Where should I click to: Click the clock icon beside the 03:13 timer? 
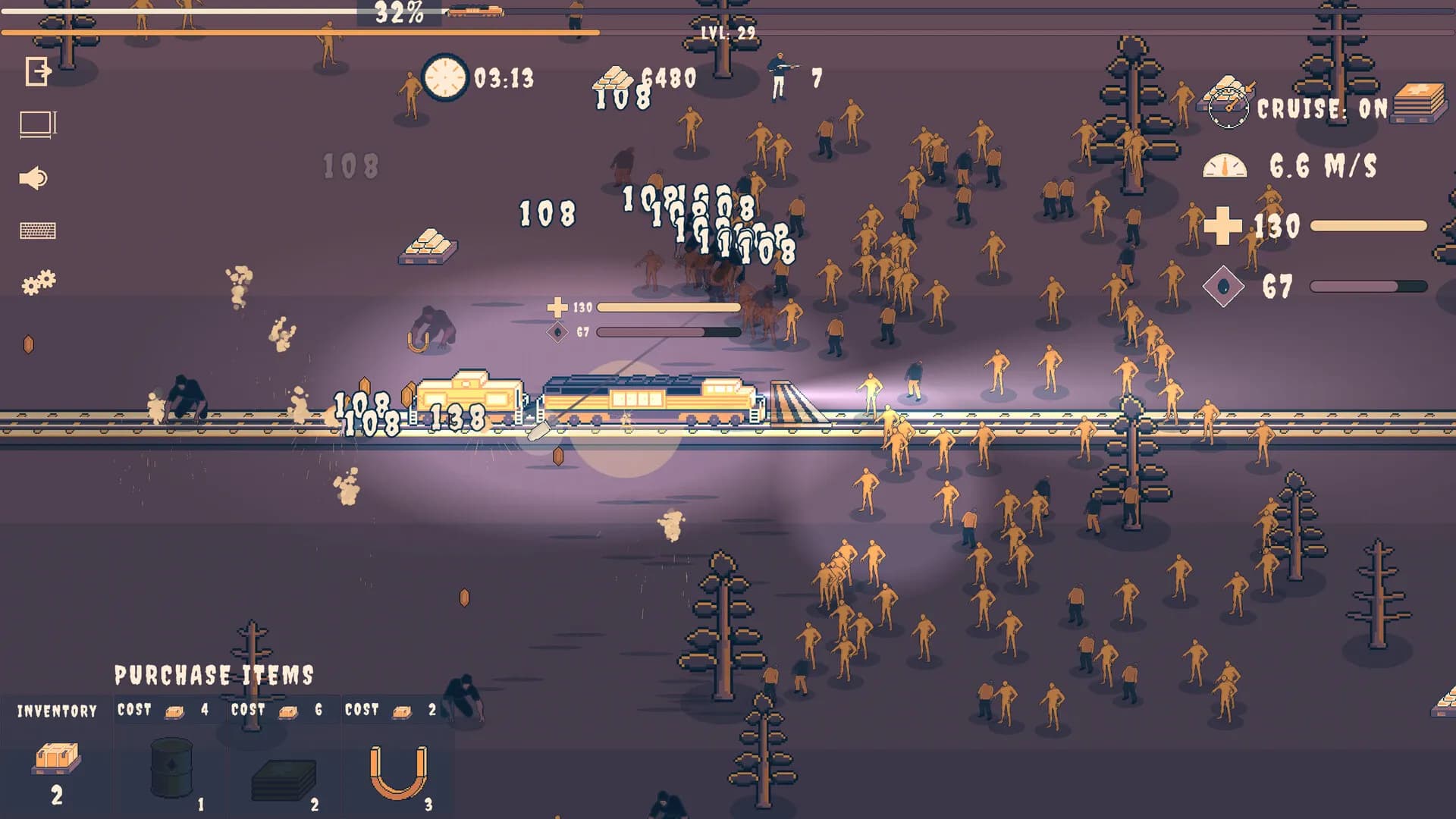pyautogui.click(x=444, y=80)
